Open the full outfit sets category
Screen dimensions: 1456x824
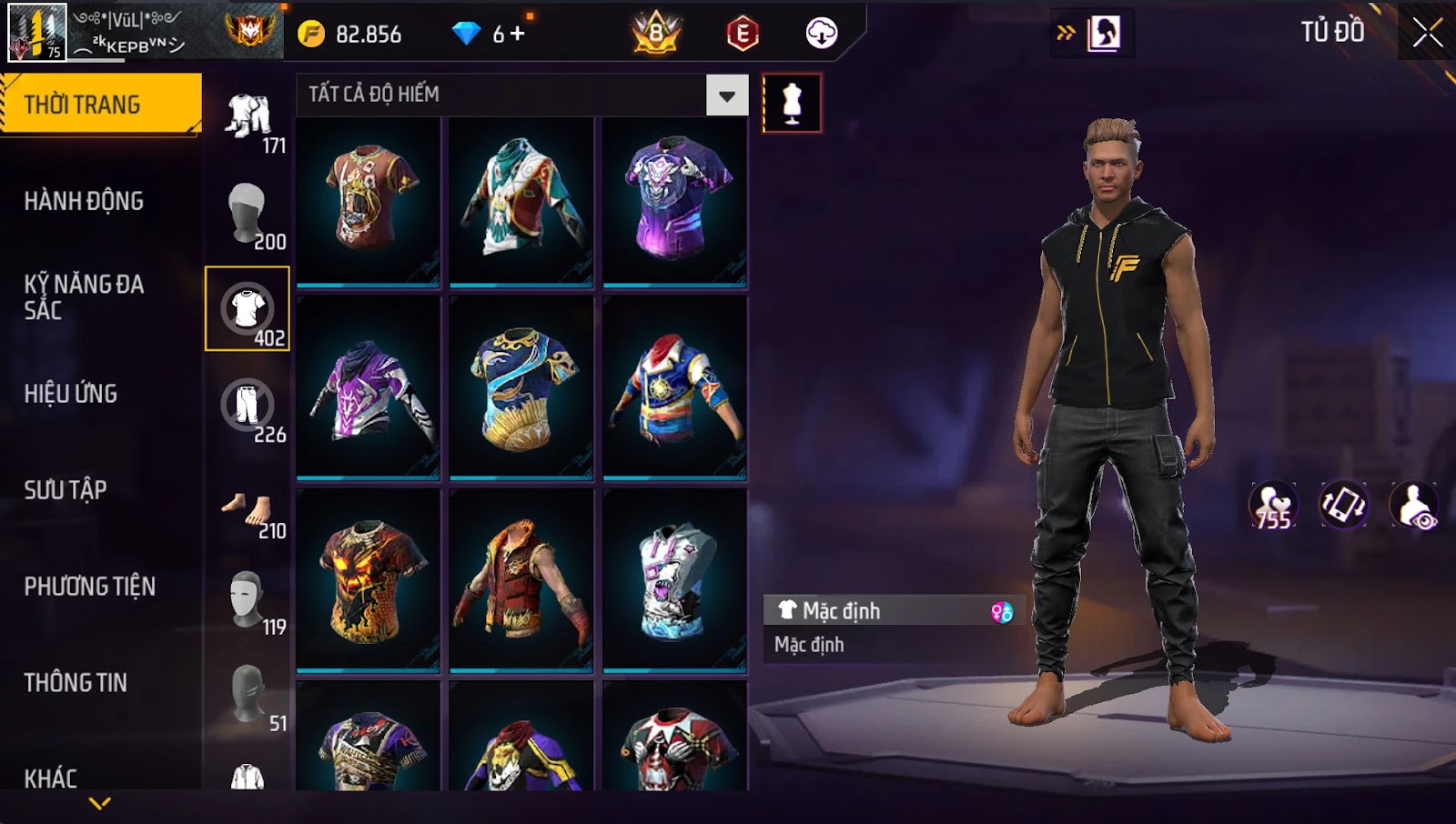[x=248, y=116]
